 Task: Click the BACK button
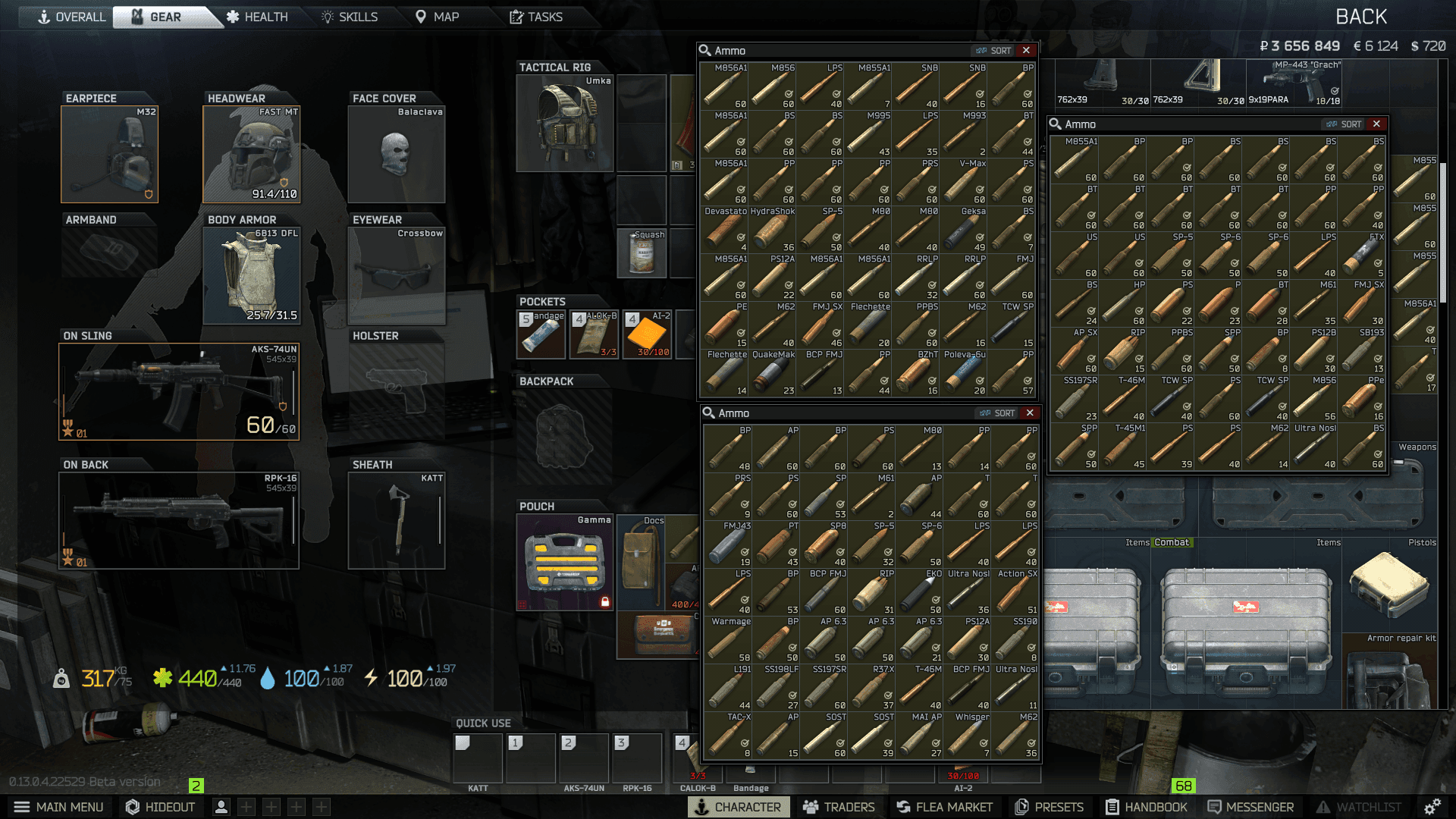1361,16
